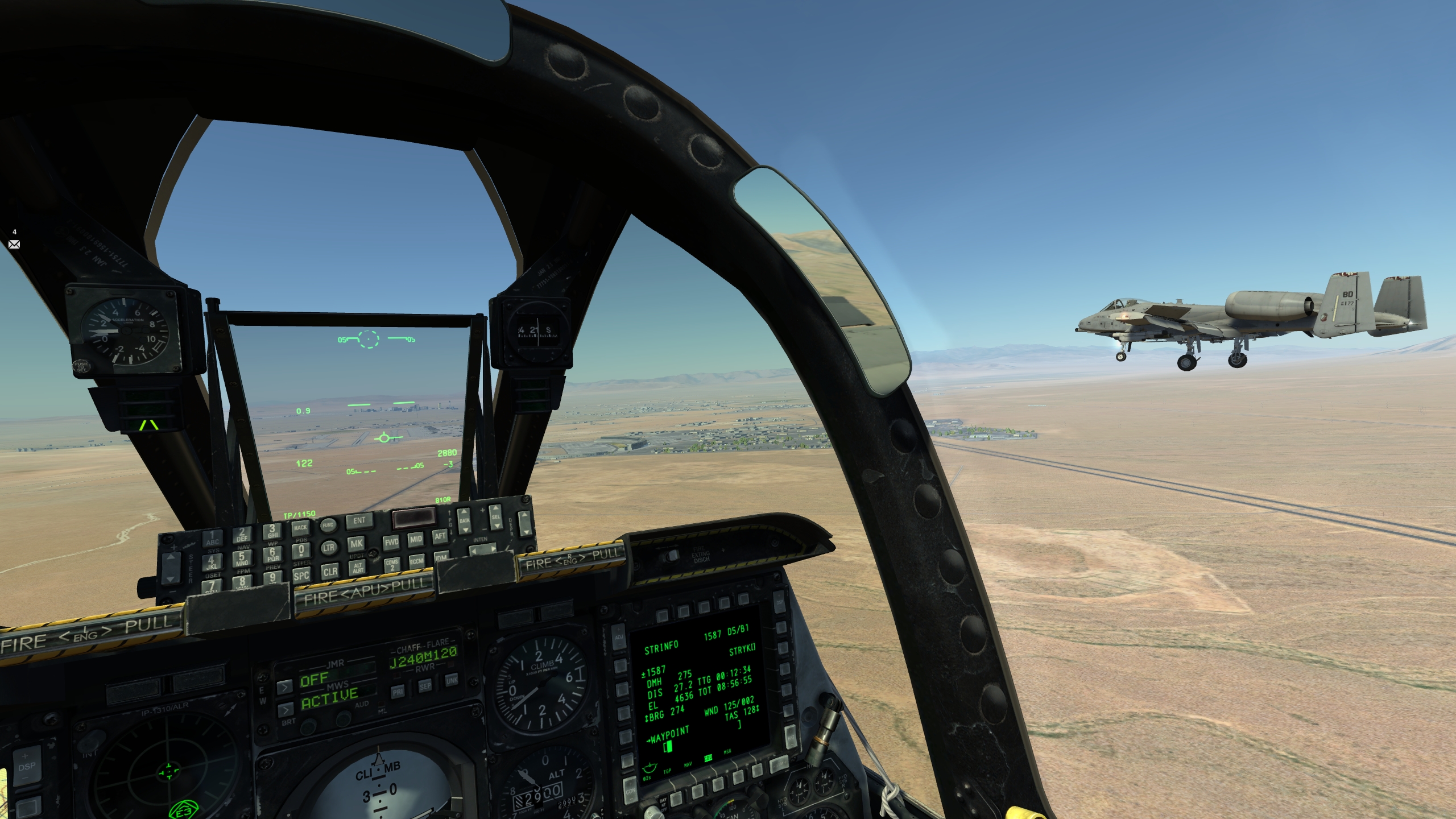Toggle the SEP button under RWR
The height and width of the screenshot is (819, 1456).
pos(425,686)
